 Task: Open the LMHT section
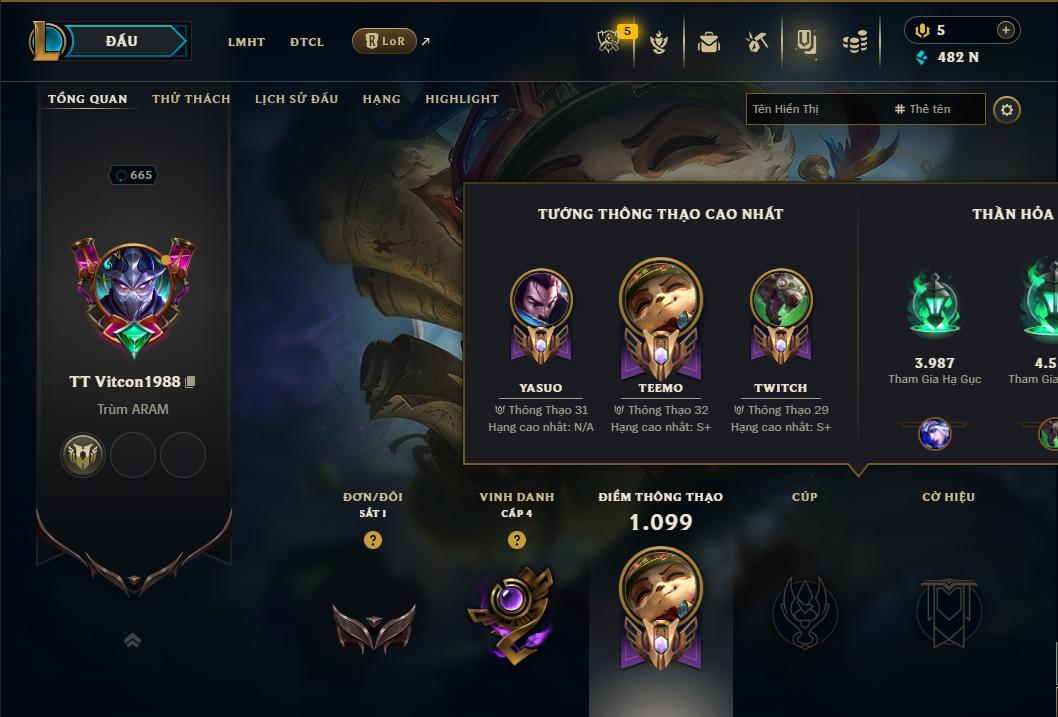pyautogui.click(x=246, y=42)
